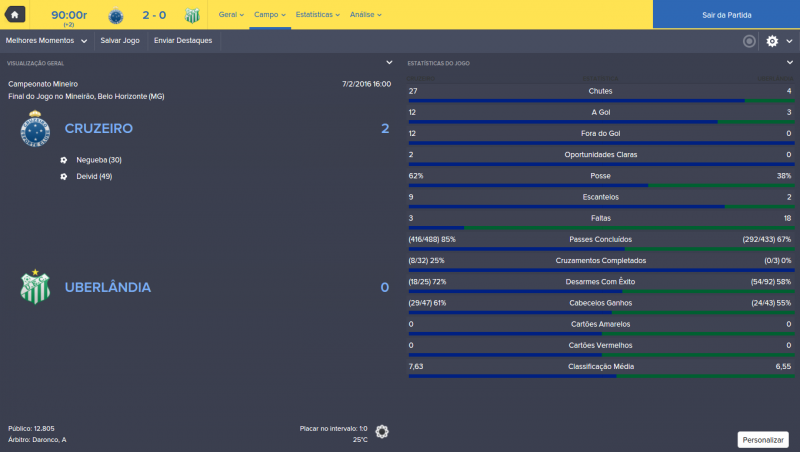This screenshot has width=800, height=452.
Task: Open the Análise dropdown
Action: [364, 15]
